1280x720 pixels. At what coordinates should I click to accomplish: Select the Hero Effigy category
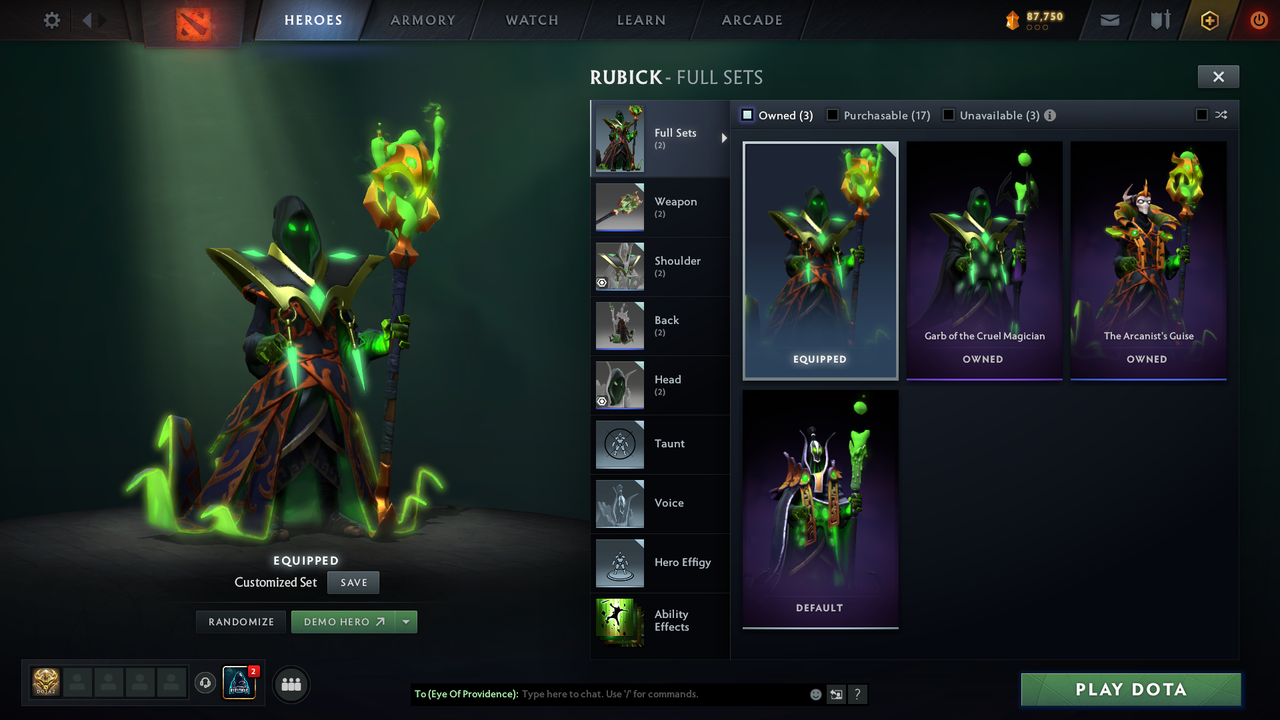(660, 563)
